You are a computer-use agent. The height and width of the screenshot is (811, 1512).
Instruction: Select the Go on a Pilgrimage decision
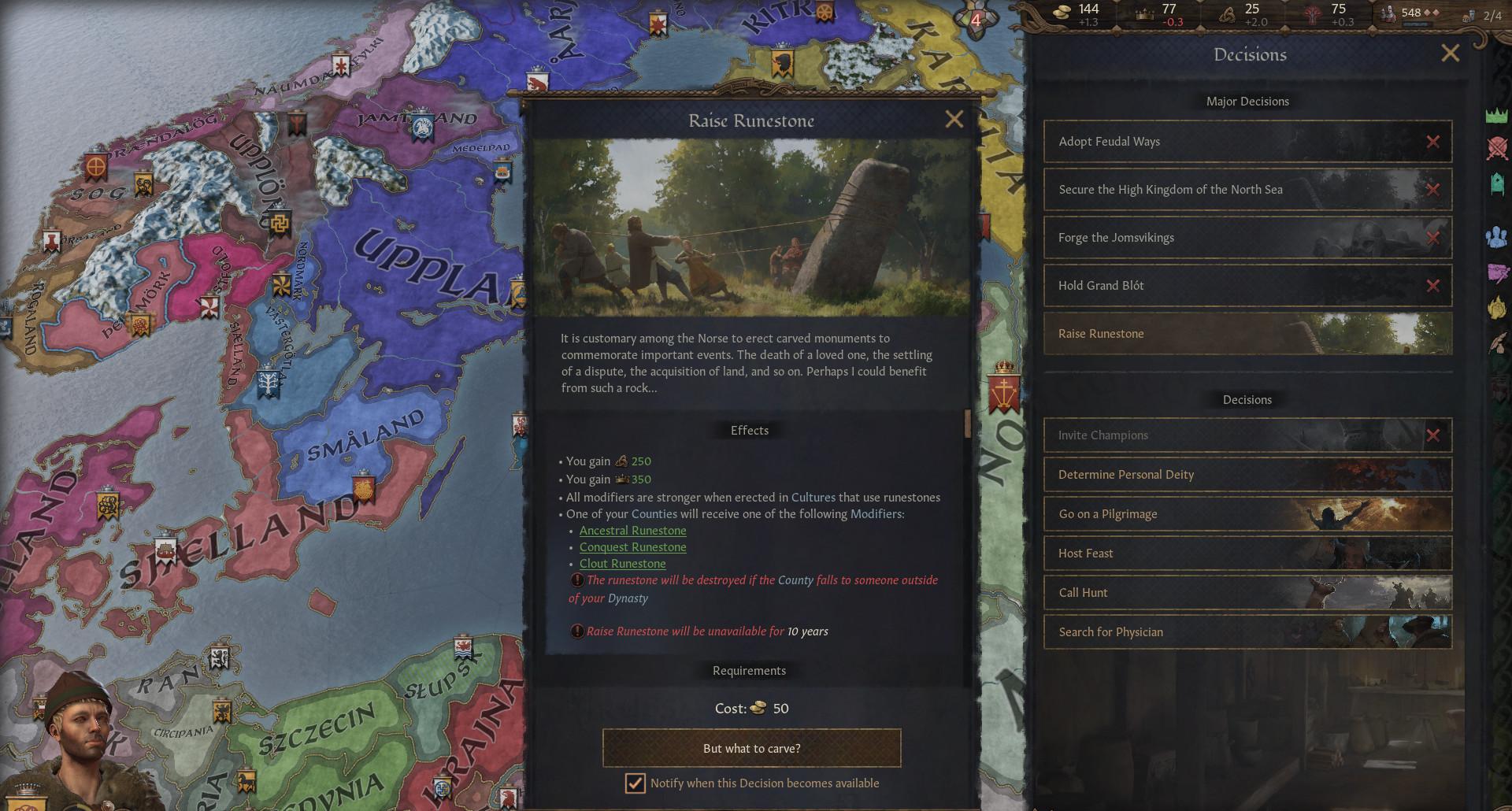(1247, 514)
